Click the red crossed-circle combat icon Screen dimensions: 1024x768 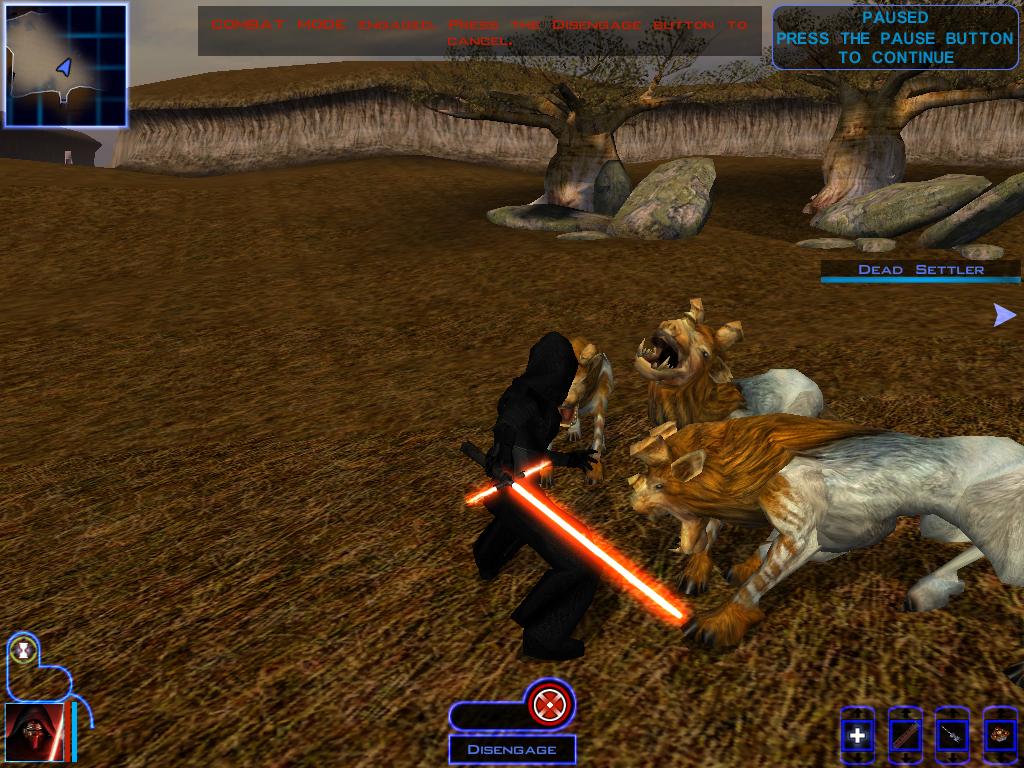point(546,706)
